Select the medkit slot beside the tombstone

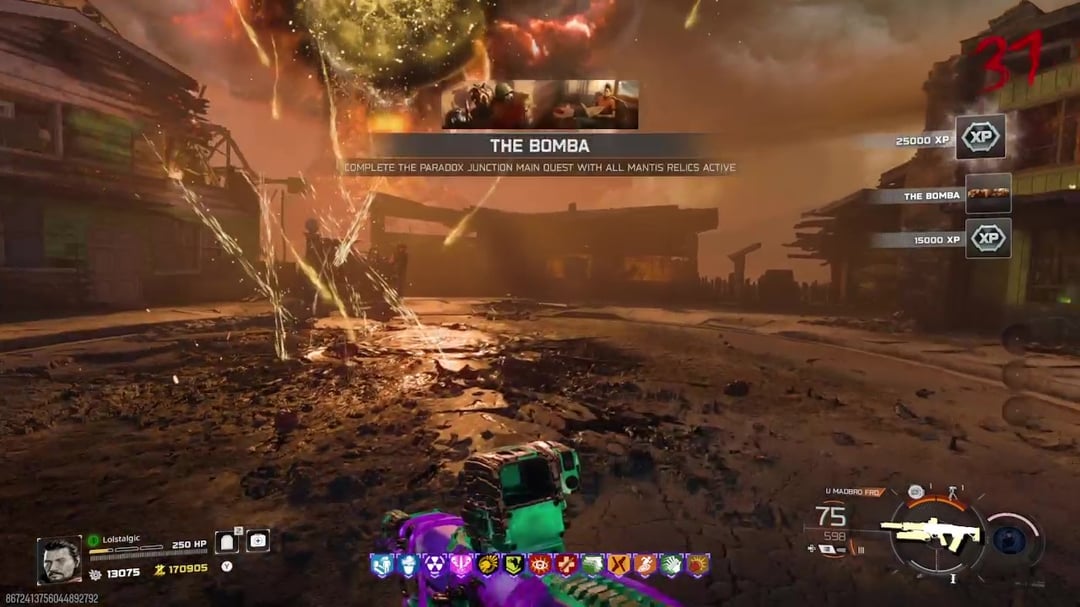point(257,541)
